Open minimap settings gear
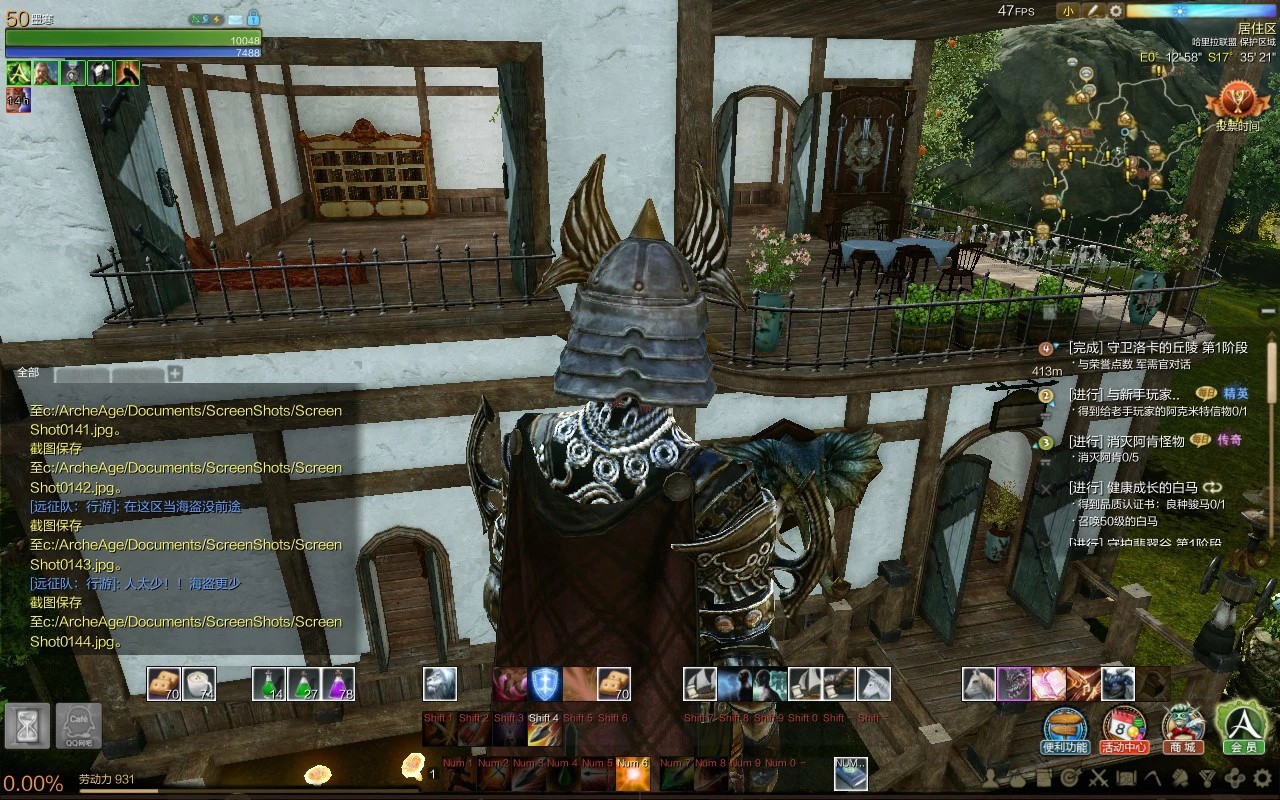Viewport: 1280px width, 800px height. click(1116, 11)
